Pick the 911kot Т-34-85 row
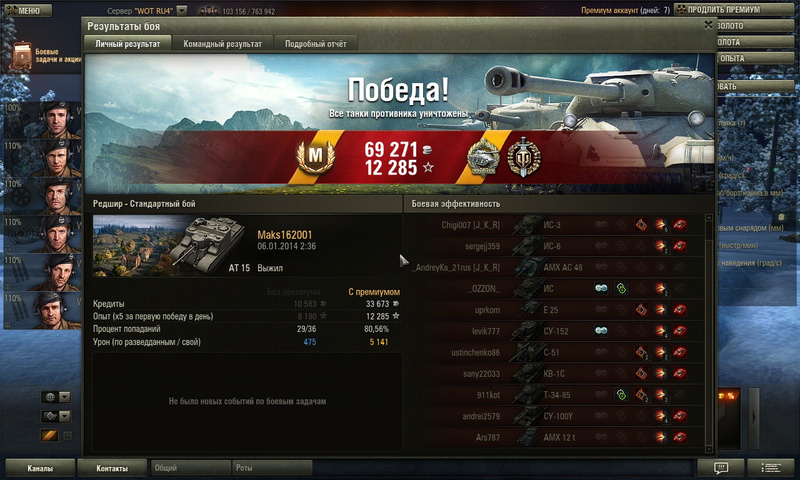 pos(556,394)
